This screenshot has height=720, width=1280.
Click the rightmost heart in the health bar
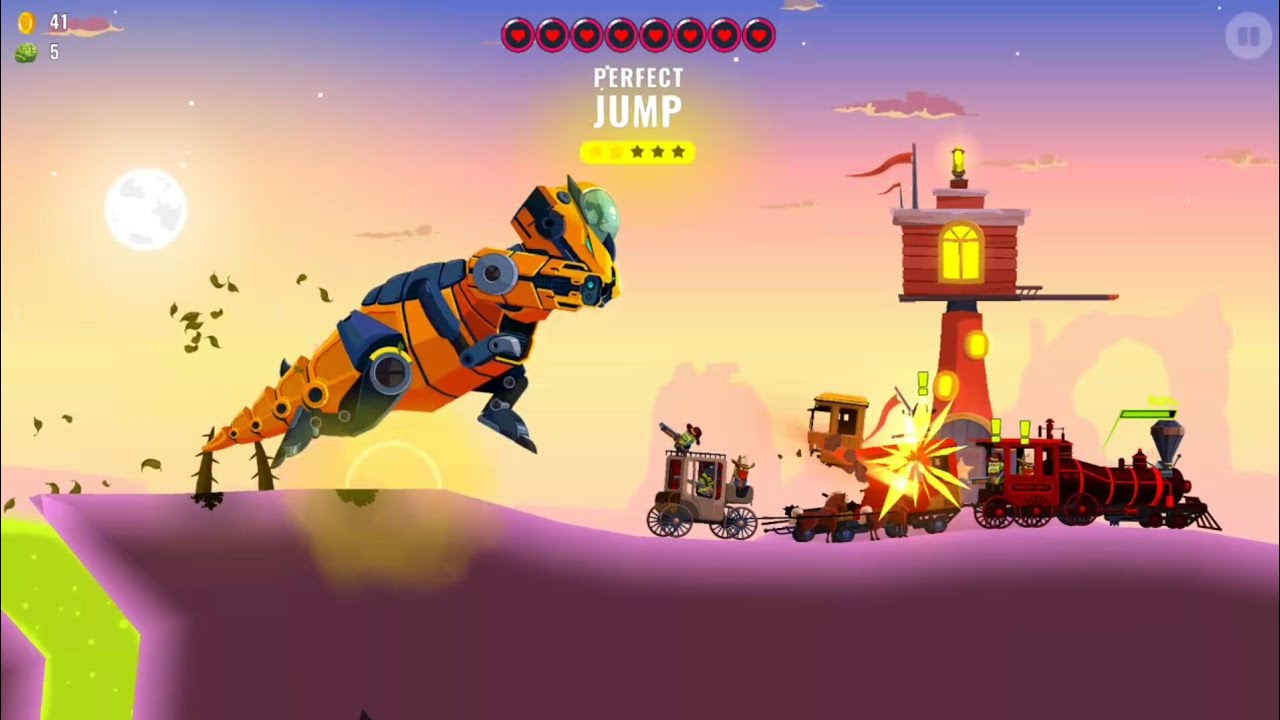point(760,34)
